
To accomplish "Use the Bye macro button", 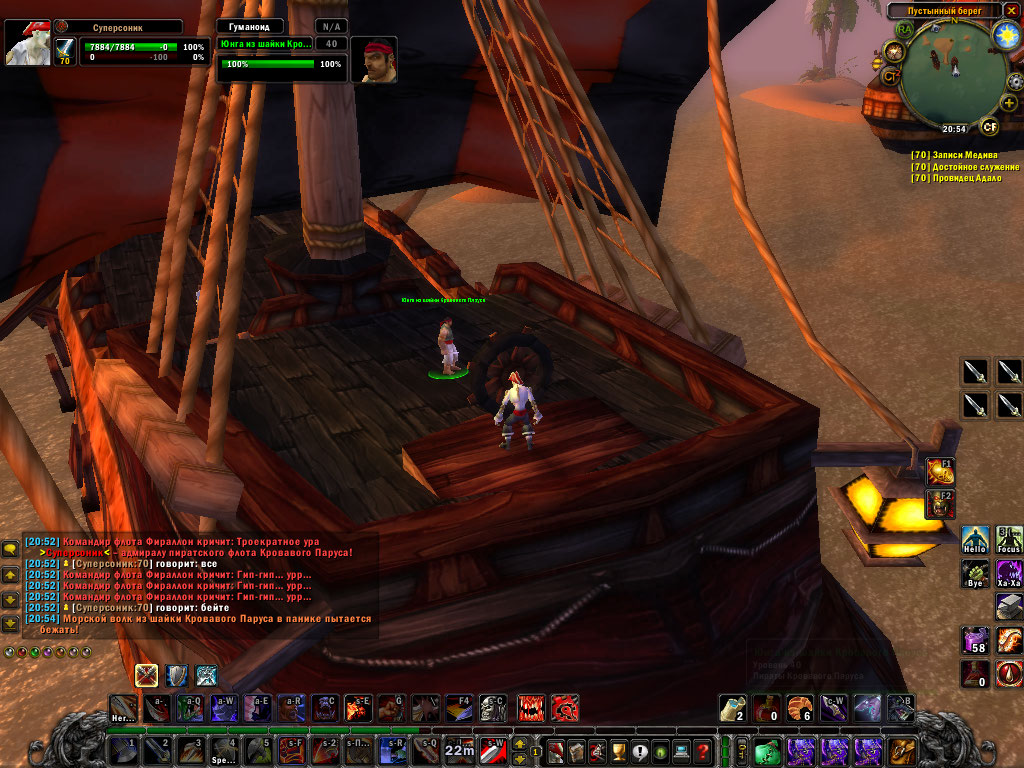I will tap(976, 574).
